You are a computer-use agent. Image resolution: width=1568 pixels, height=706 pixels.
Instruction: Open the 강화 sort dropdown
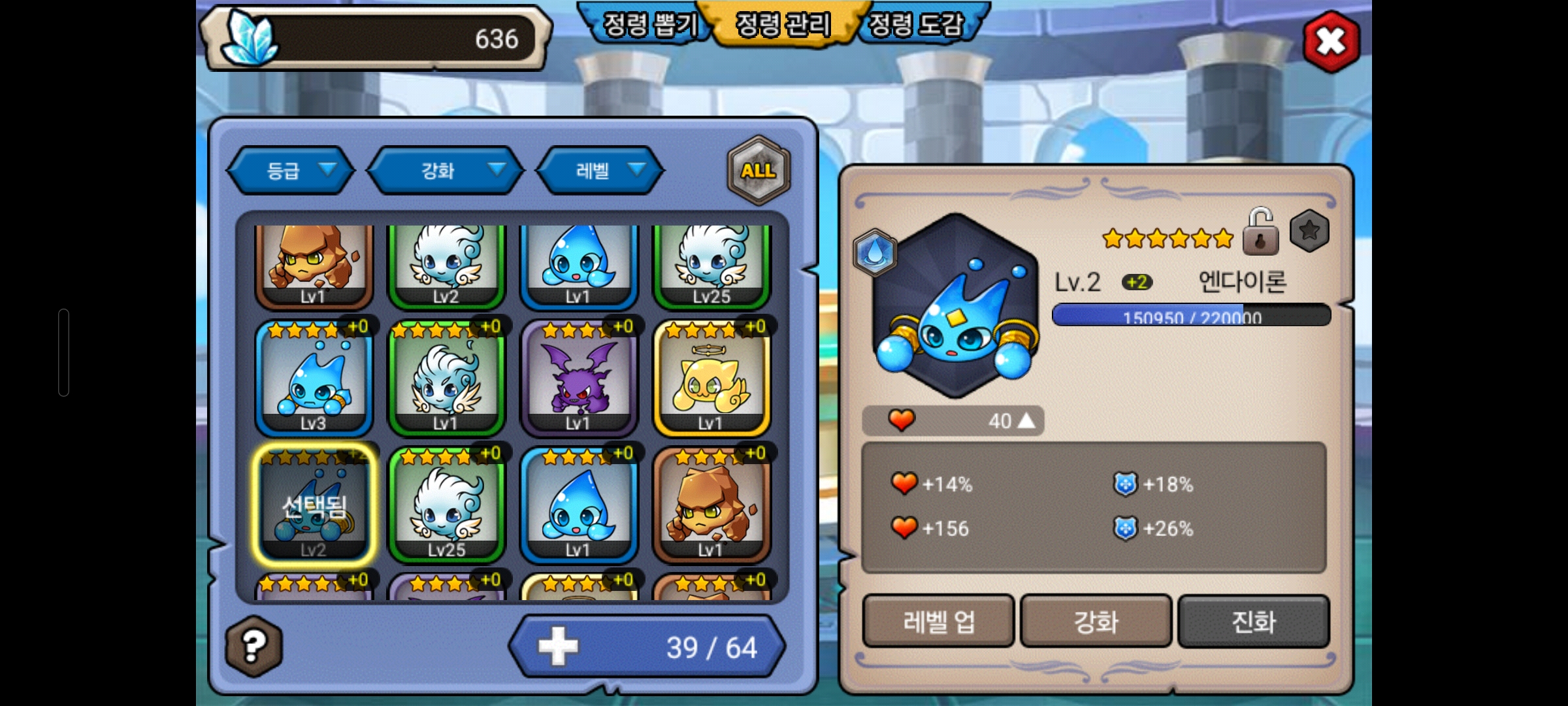coord(446,171)
